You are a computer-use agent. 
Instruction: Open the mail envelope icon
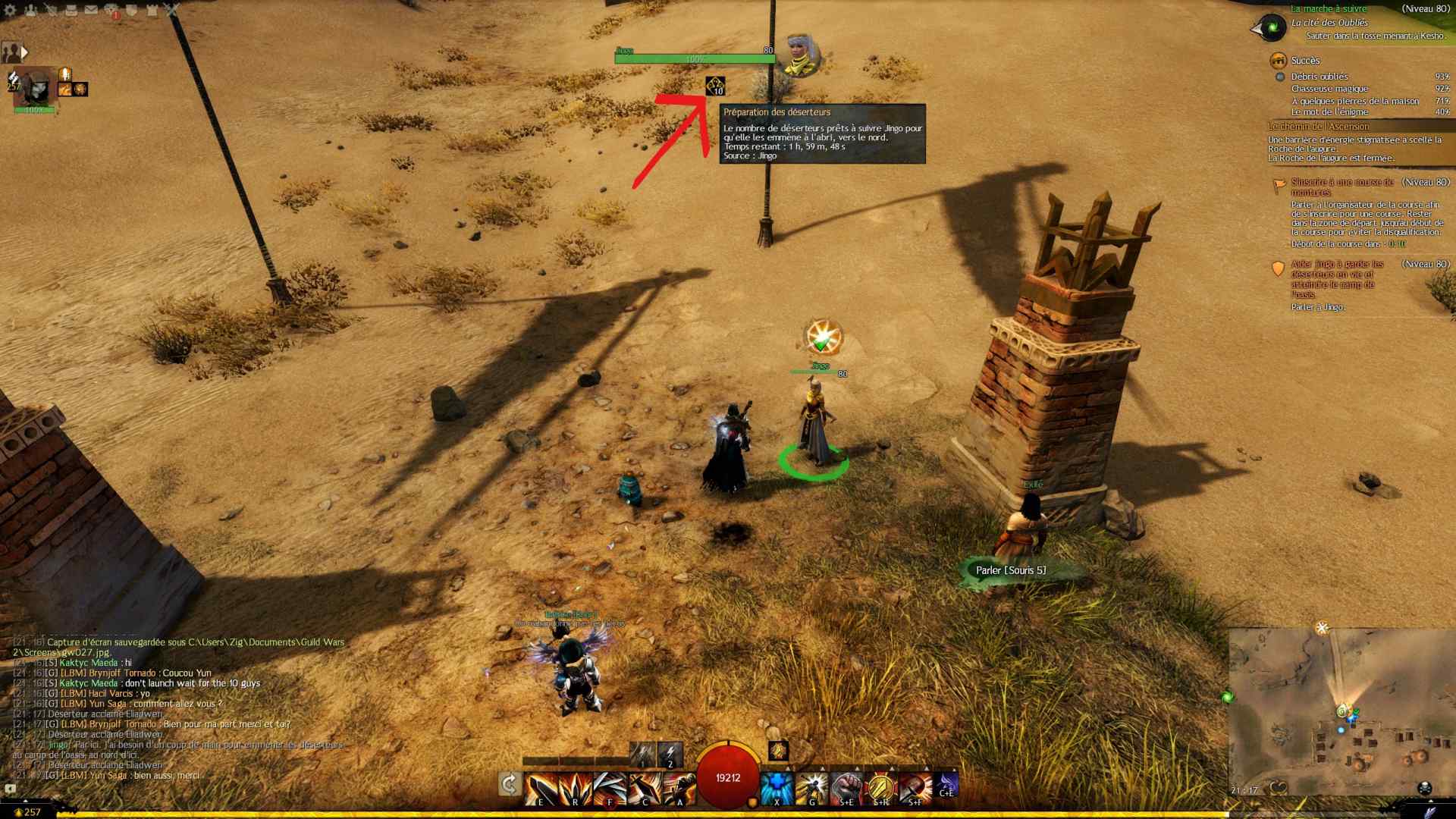pos(91,10)
